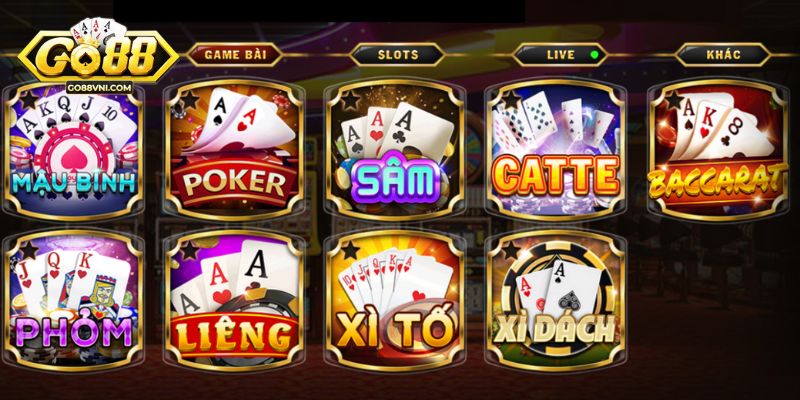Open the Poker game tile
The image size is (800, 400).
point(234,150)
